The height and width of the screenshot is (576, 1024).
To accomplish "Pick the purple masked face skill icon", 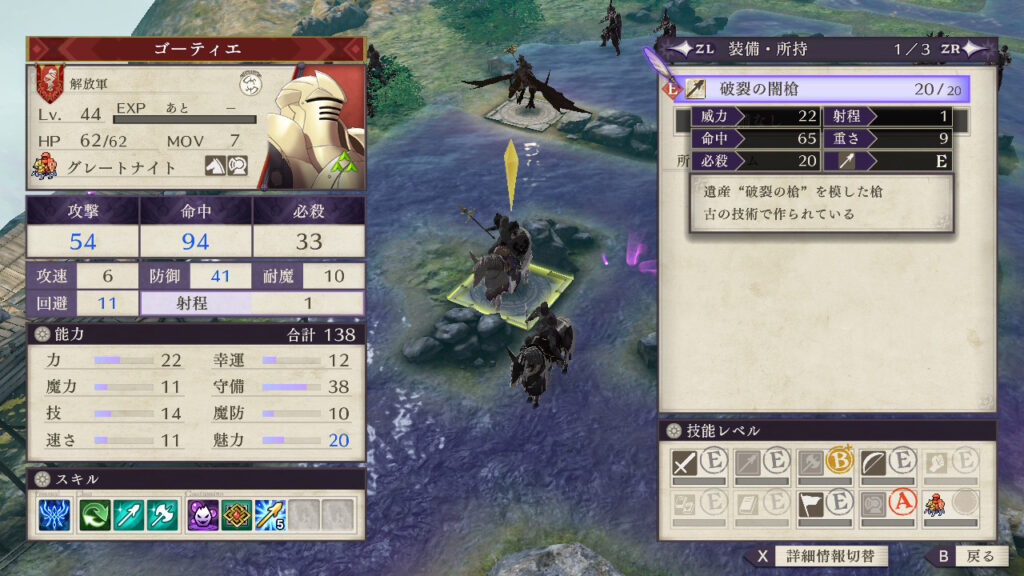I will coord(203,516).
